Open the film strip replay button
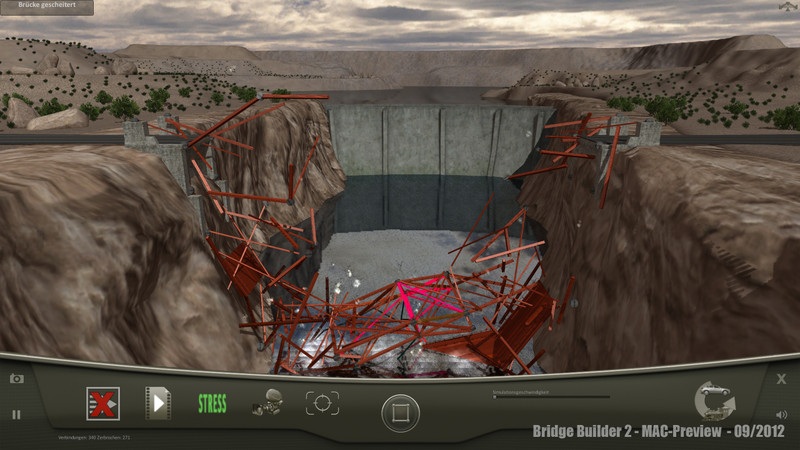This screenshot has height=450, width=800. pos(158,403)
